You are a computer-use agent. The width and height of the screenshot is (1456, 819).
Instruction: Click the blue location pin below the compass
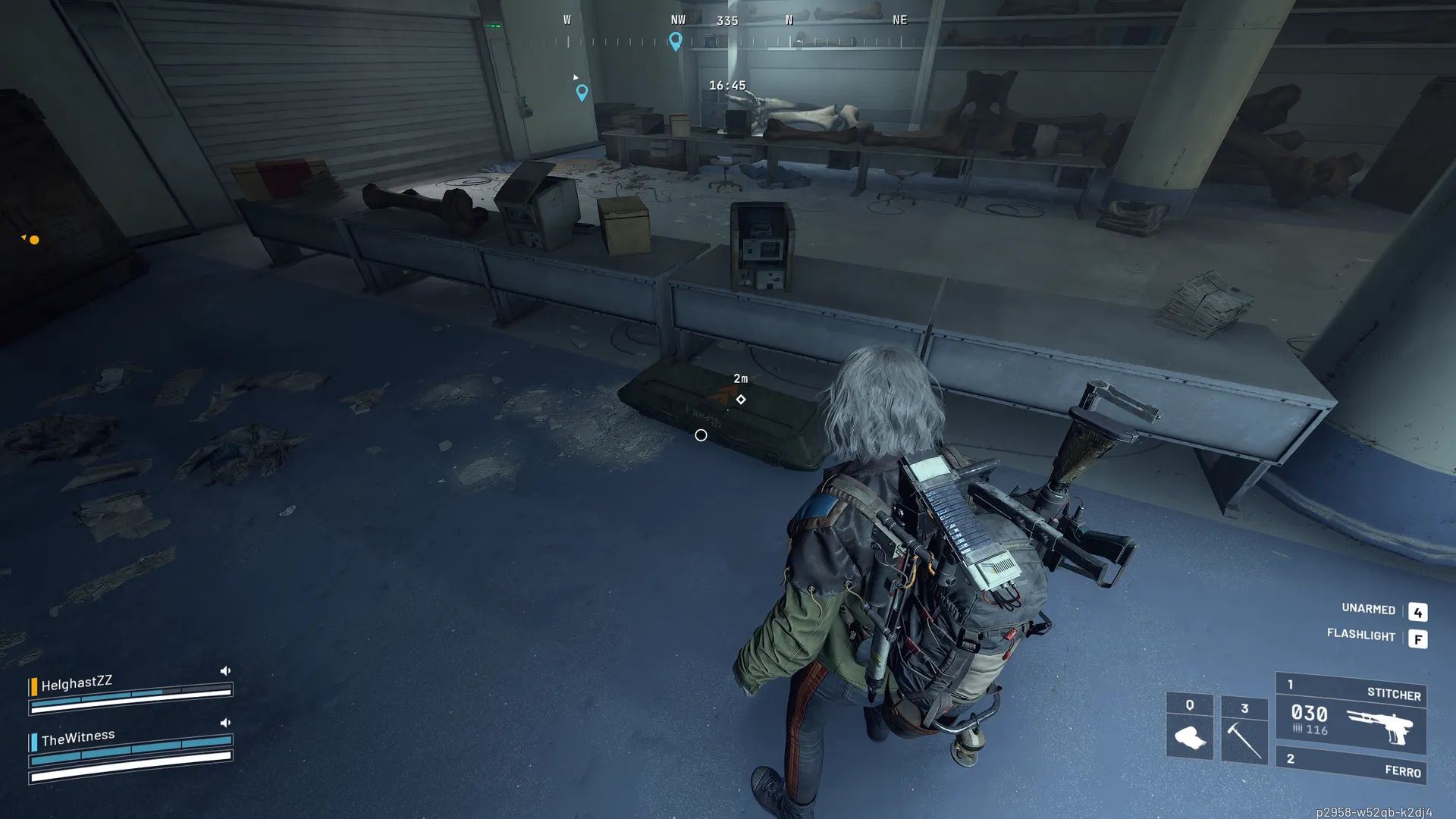coord(582,93)
